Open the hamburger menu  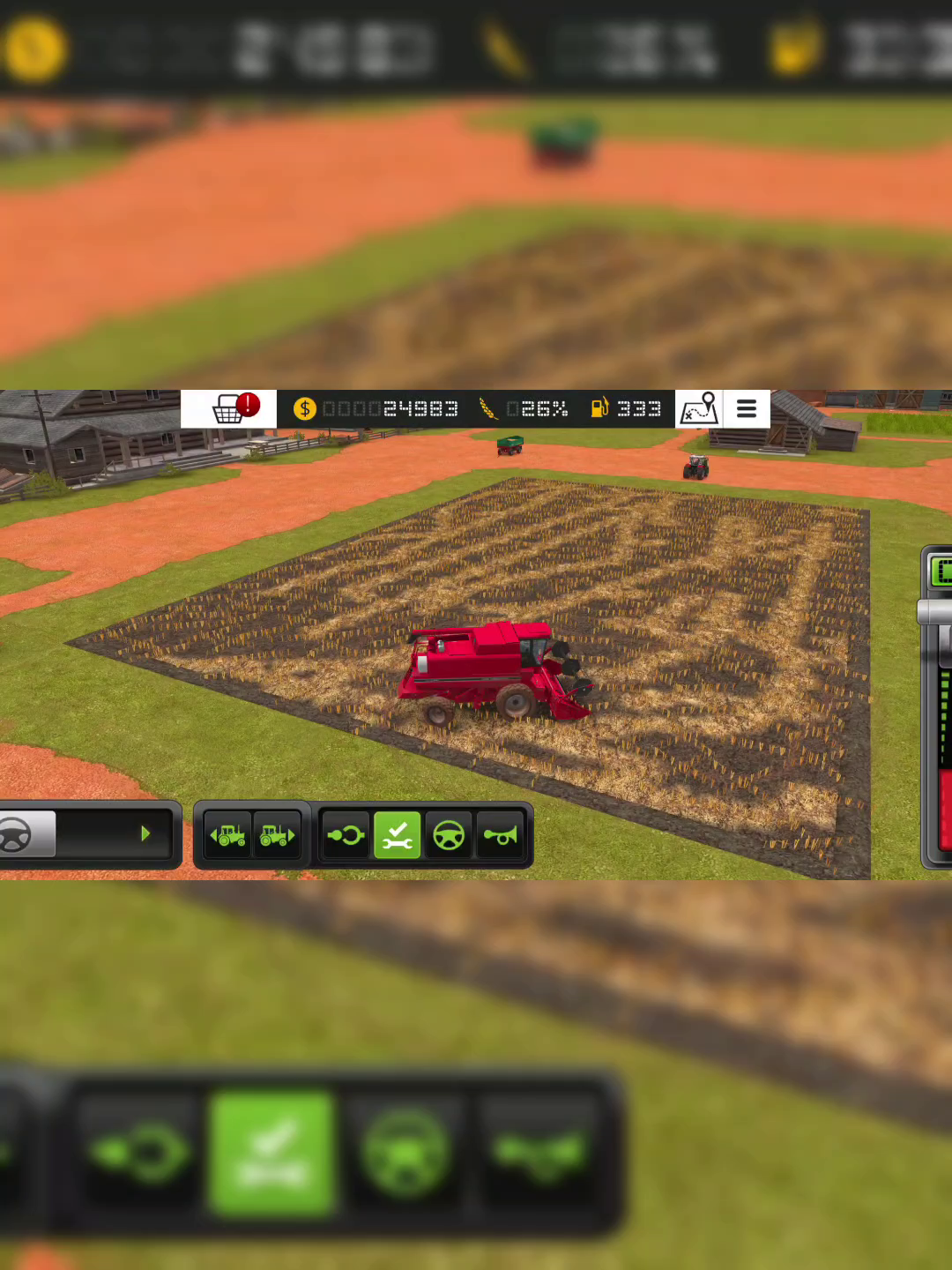[x=747, y=409]
